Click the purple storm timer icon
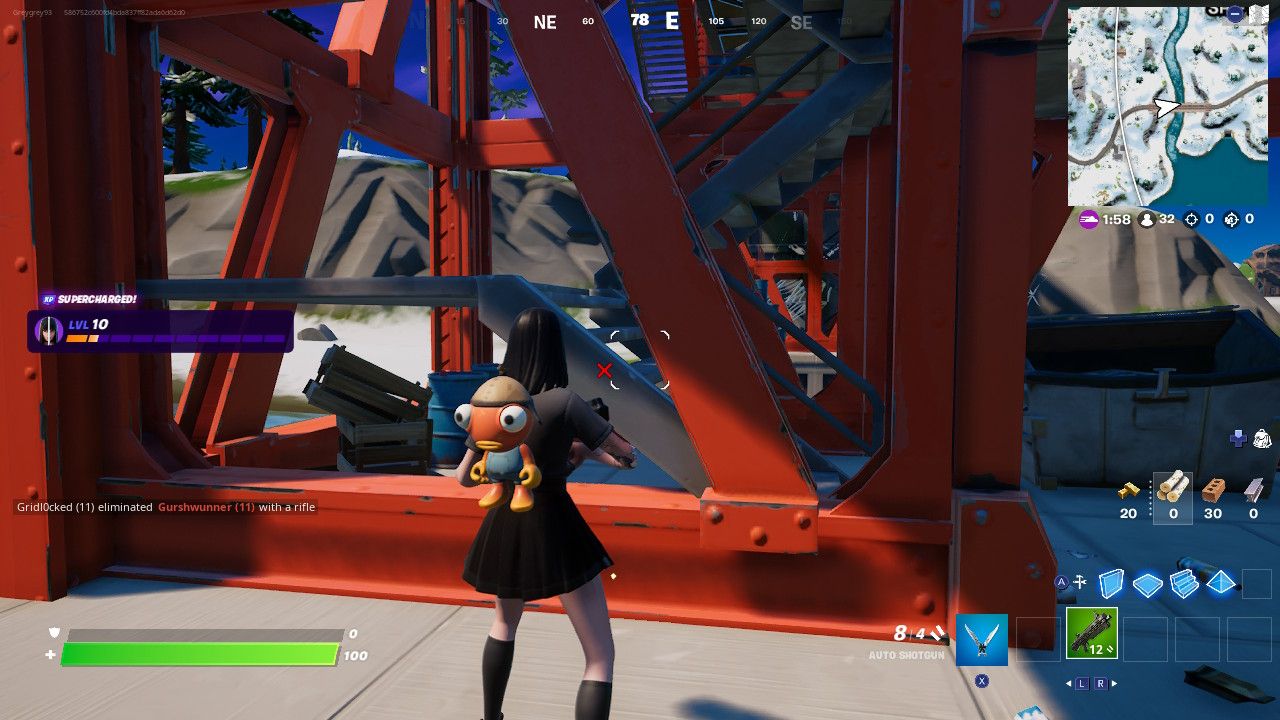 1087,220
